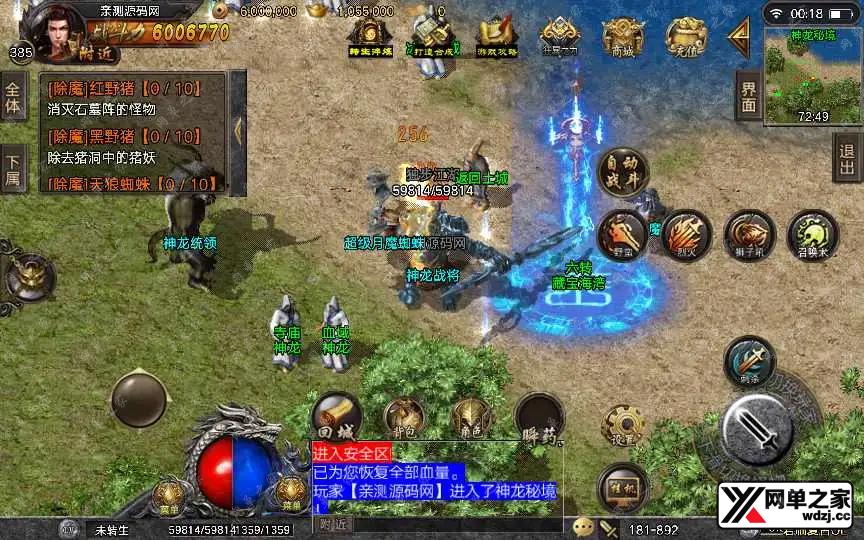Open the 打造合成 forging menu
Image resolution: width=864 pixels, height=540 pixels.
pyautogui.click(x=434, y=37)
